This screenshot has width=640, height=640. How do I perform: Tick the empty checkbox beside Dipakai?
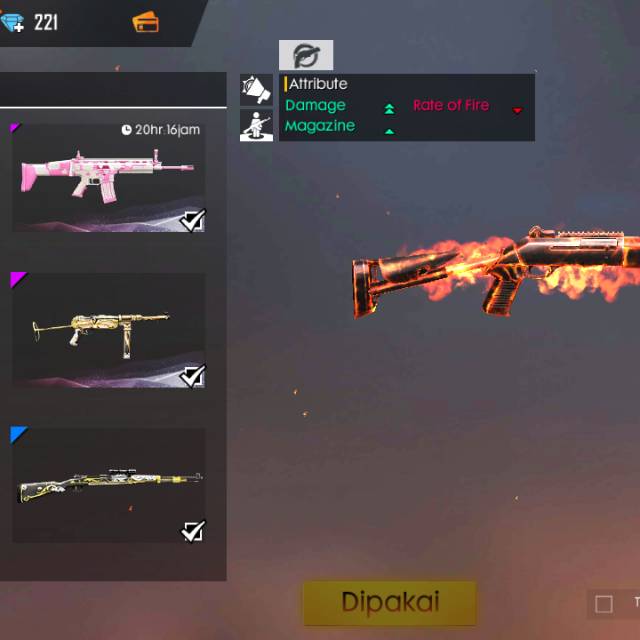click(x=603, y=603)
